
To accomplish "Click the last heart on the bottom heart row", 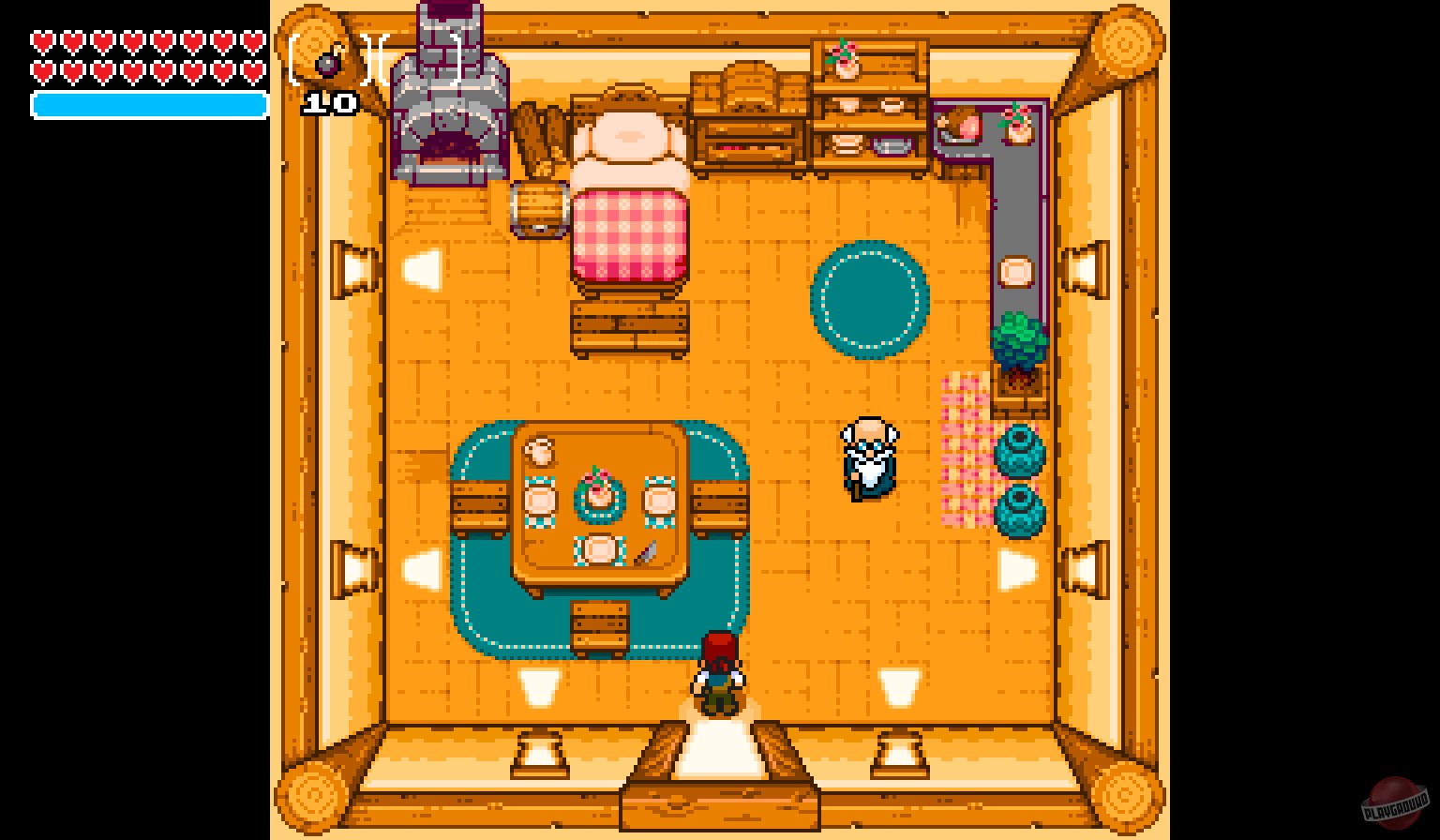I will (251, 70).
